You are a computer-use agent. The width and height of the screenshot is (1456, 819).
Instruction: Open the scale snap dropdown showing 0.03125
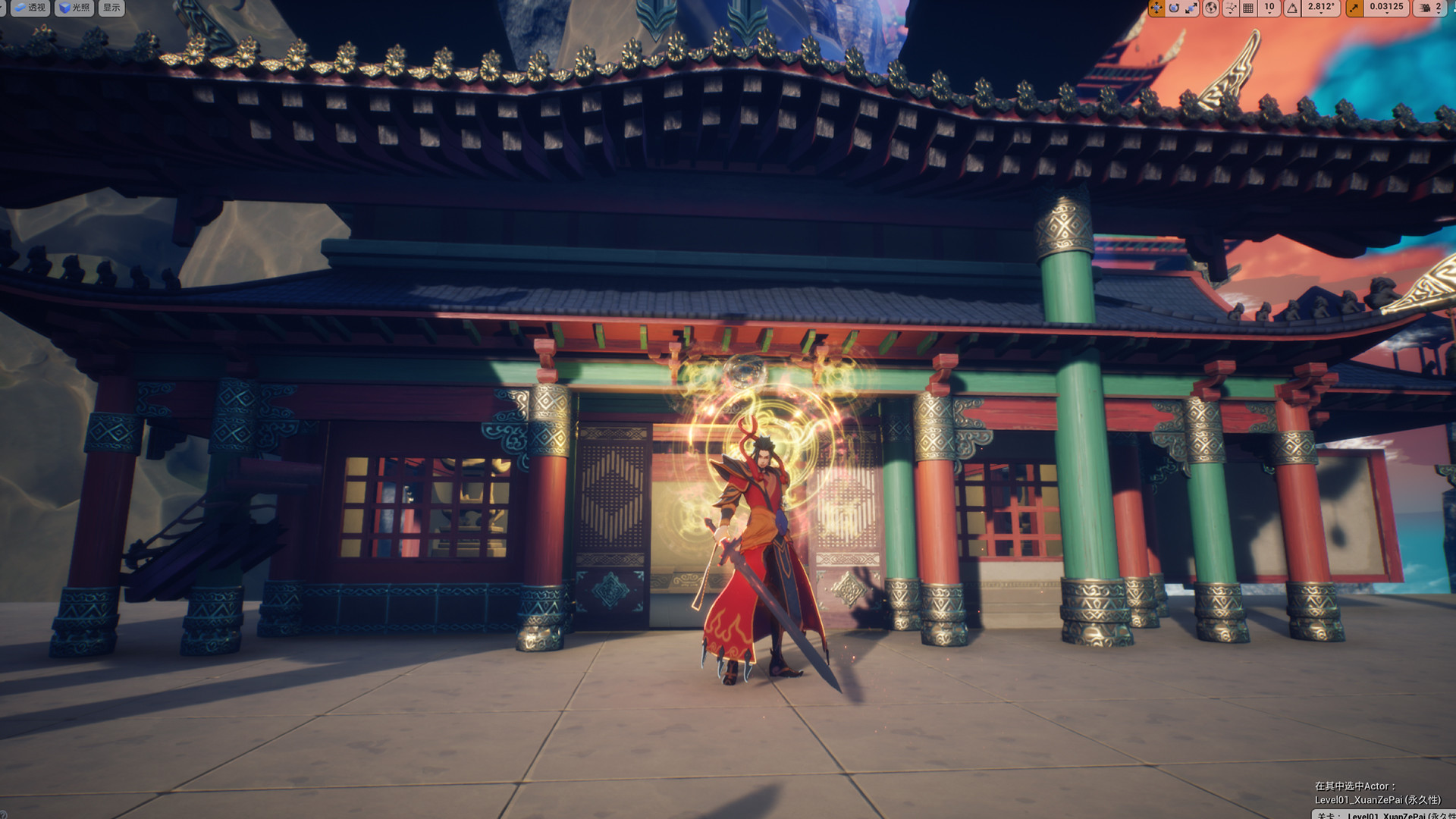pos(1387,8)
